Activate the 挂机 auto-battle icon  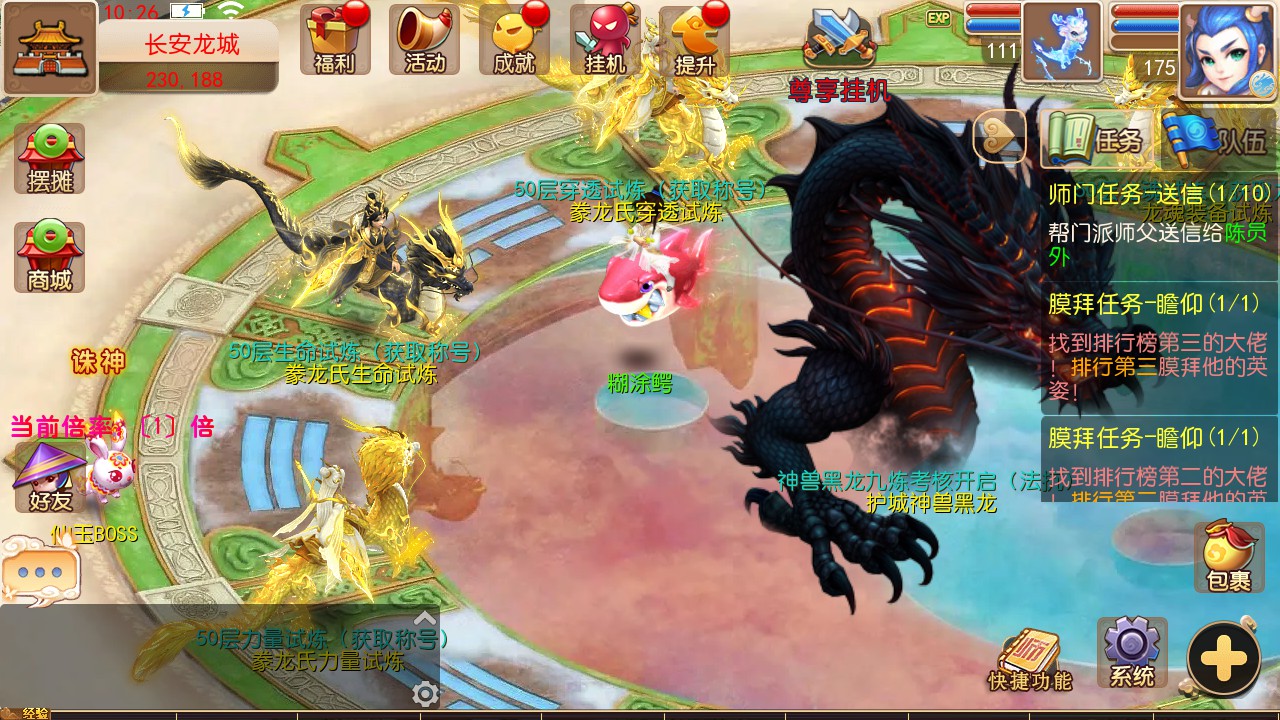click(604, 40)
